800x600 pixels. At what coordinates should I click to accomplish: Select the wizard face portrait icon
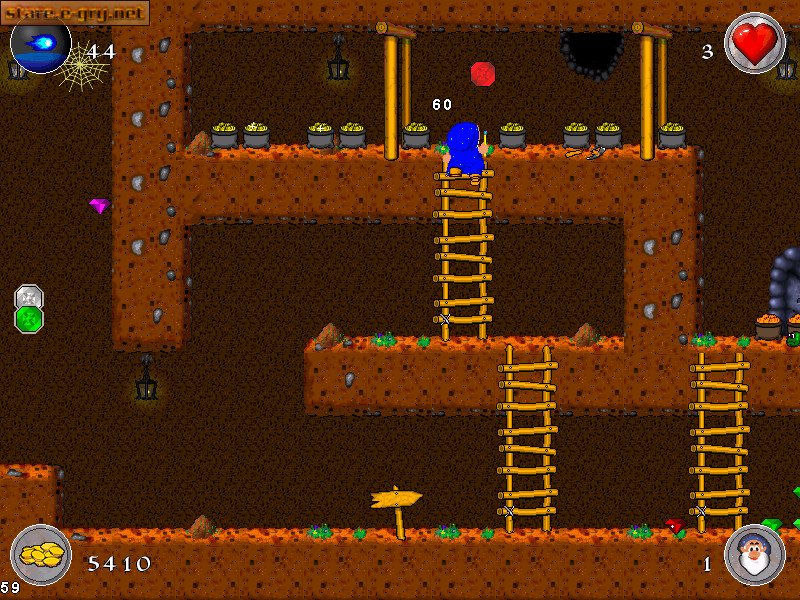pos(754,556)
